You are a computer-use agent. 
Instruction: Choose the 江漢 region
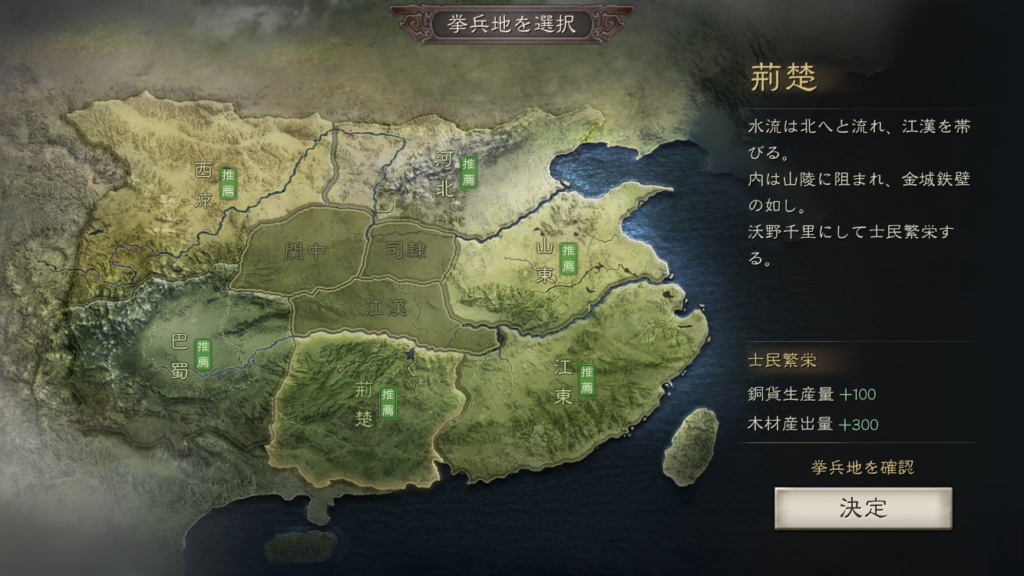(x=386, y=307)
